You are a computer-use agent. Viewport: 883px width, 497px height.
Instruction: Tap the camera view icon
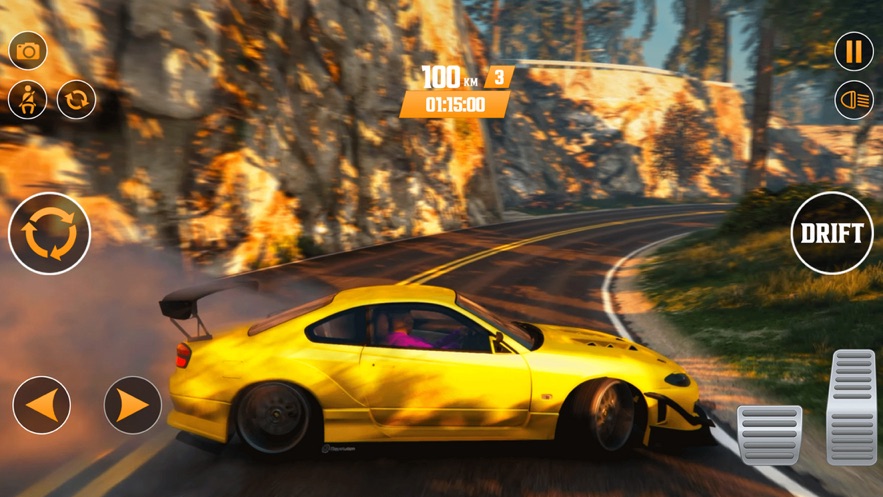click(28, 51)
